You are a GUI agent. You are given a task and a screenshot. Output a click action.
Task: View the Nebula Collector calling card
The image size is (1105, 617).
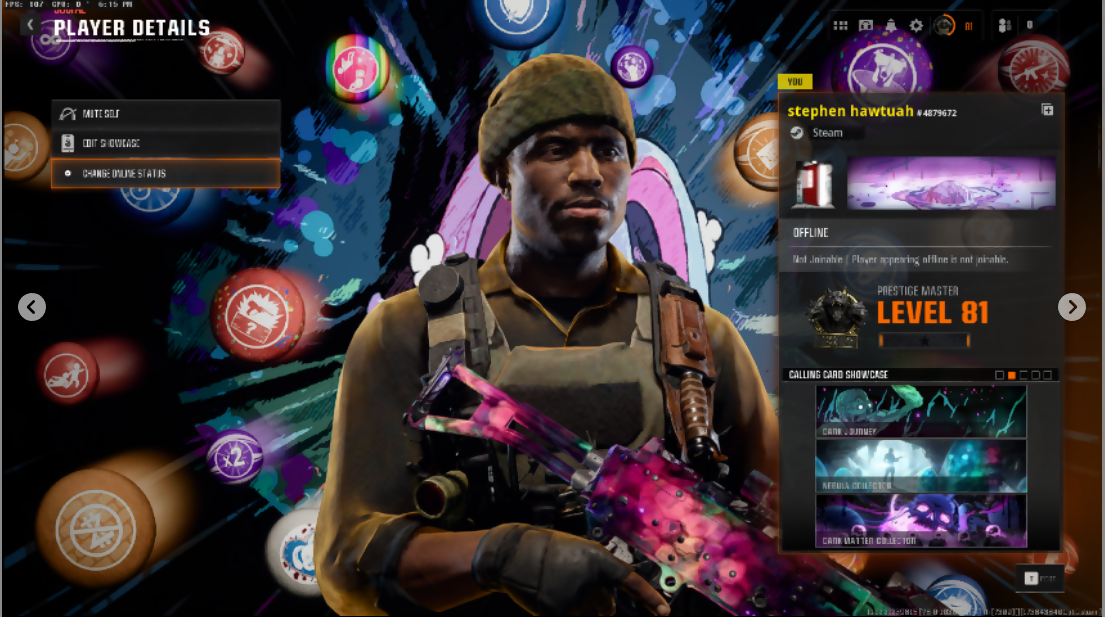point(921,466)
